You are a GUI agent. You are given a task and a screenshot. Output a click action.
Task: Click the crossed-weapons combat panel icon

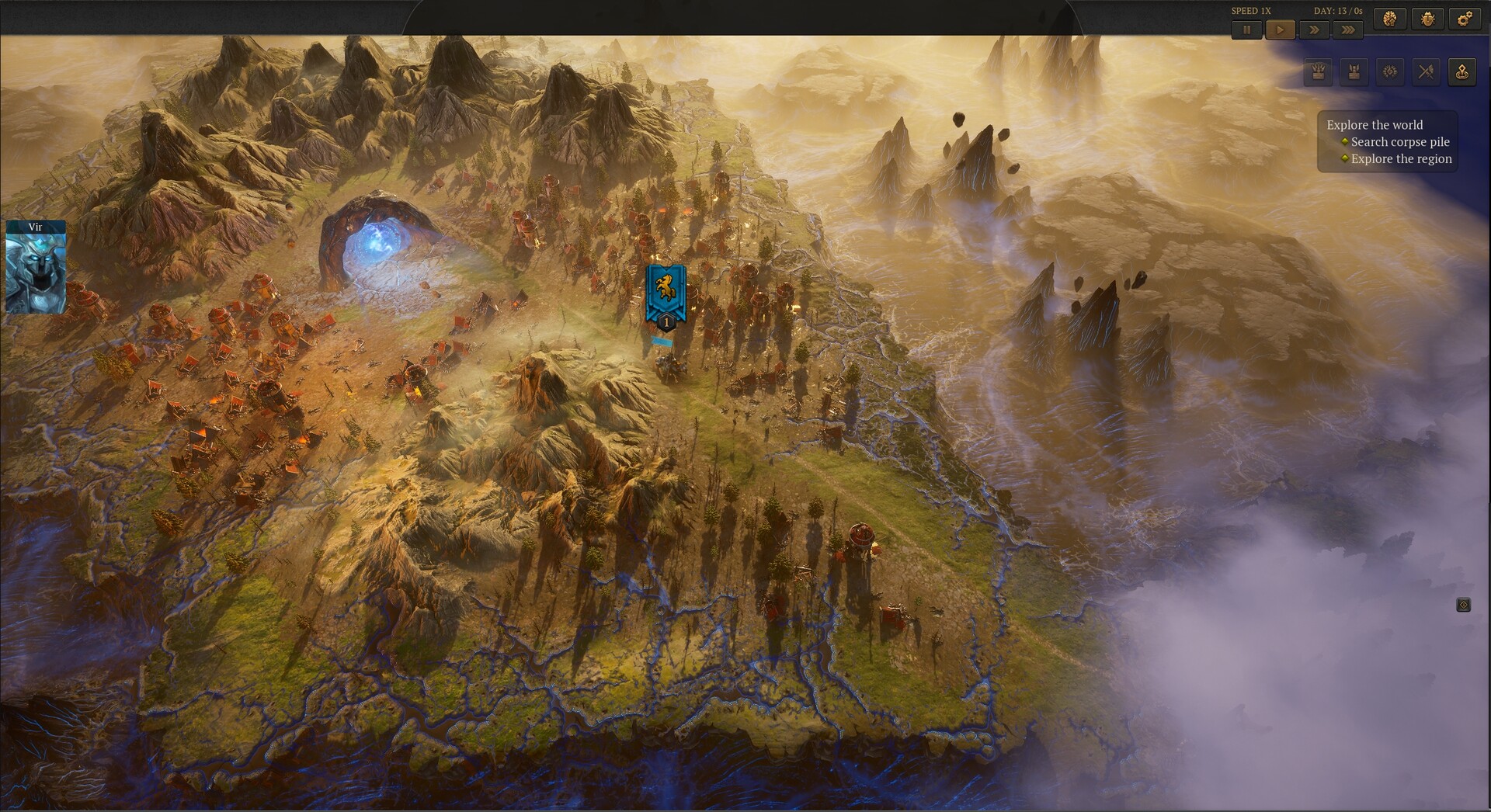click(1426, 71)
